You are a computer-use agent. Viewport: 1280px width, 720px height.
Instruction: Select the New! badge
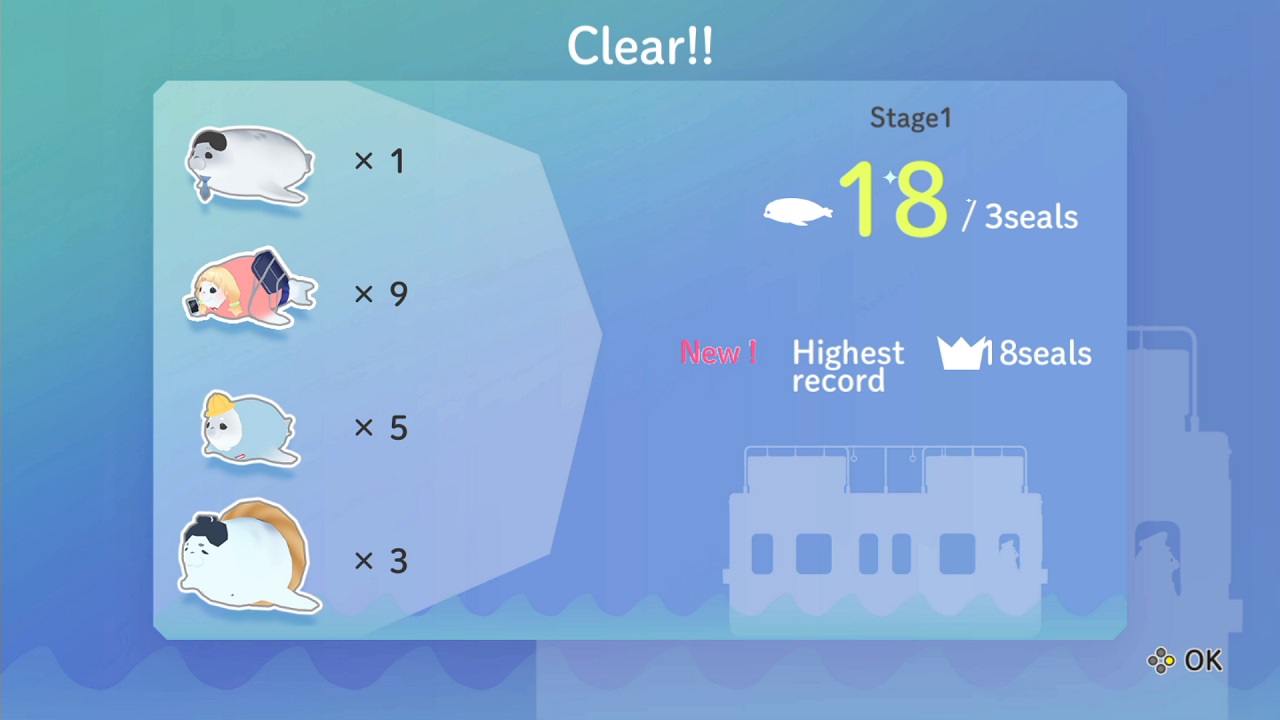click(718, 352)
